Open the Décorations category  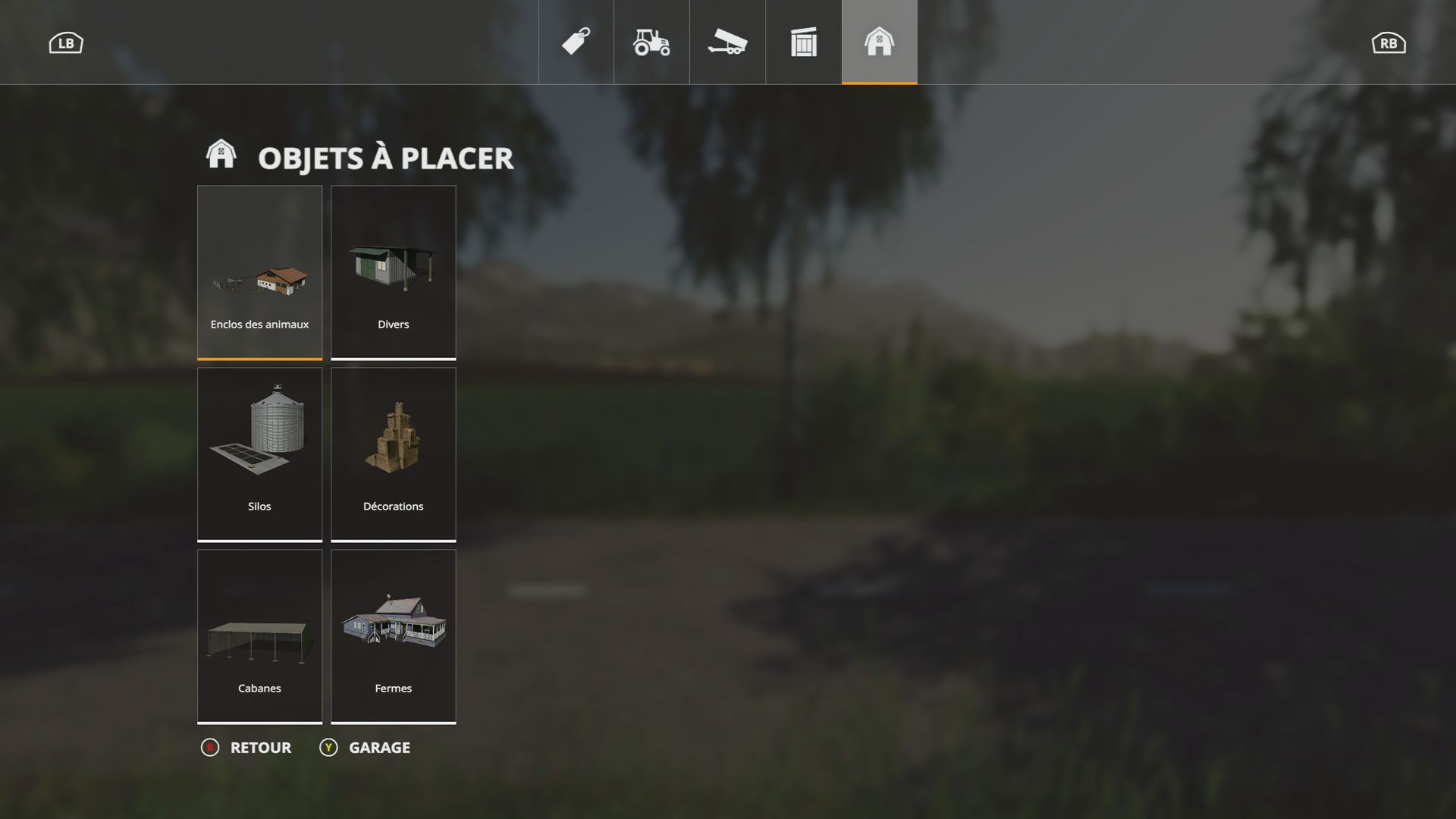393,453
